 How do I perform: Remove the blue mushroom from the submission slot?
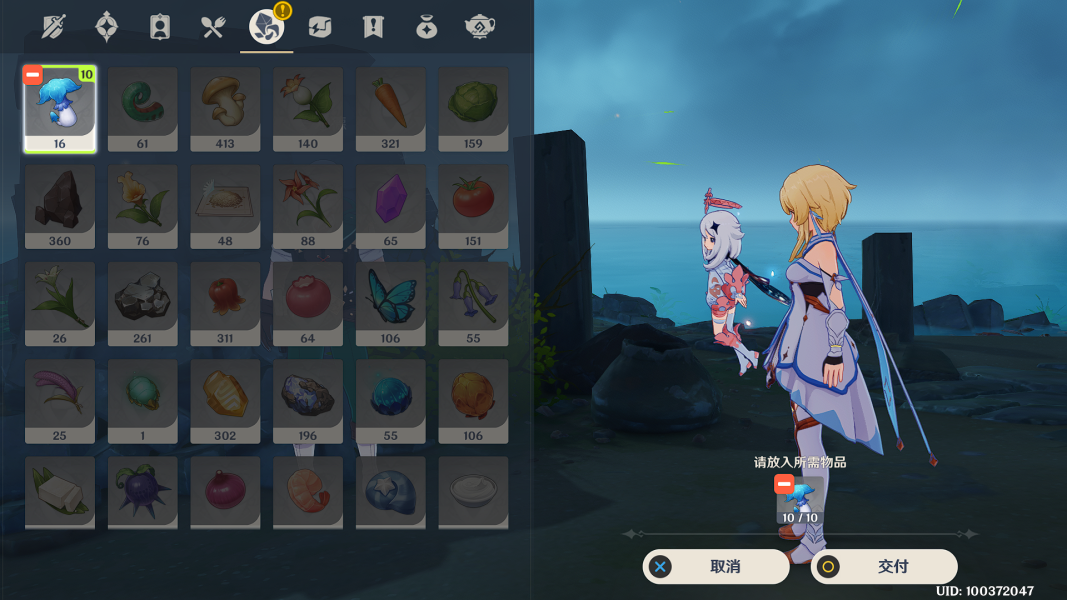[x=784, y=485]
